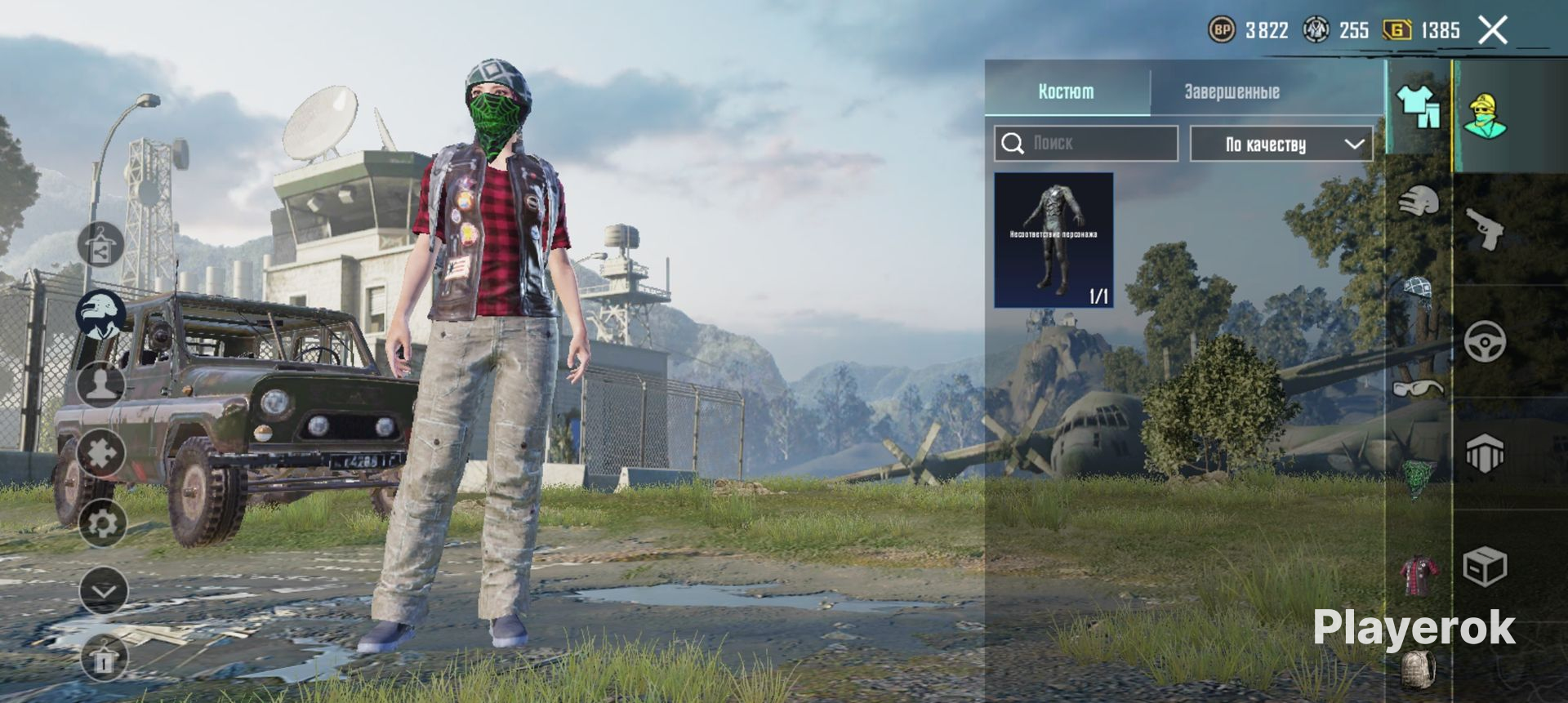Click the trash bin icon
This screenshot has width=1568, height=703.
(104, 658)
